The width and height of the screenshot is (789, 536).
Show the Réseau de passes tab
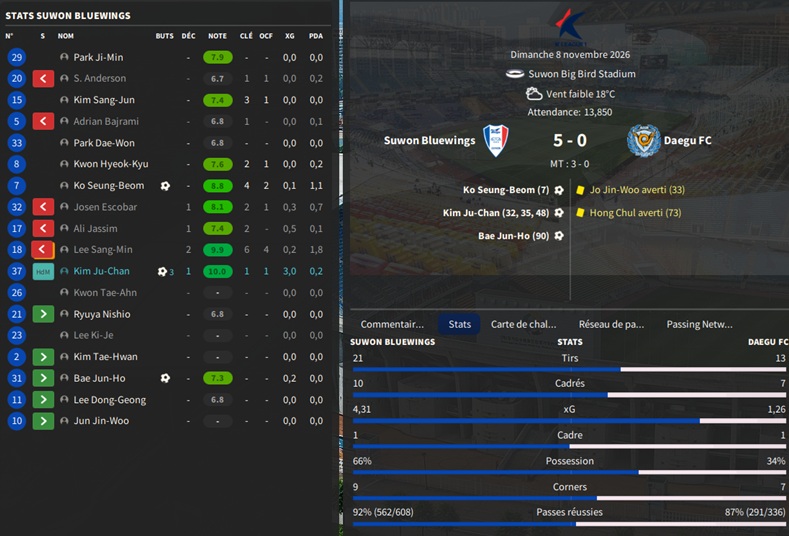pyautogui.click(x=611, y=324)
